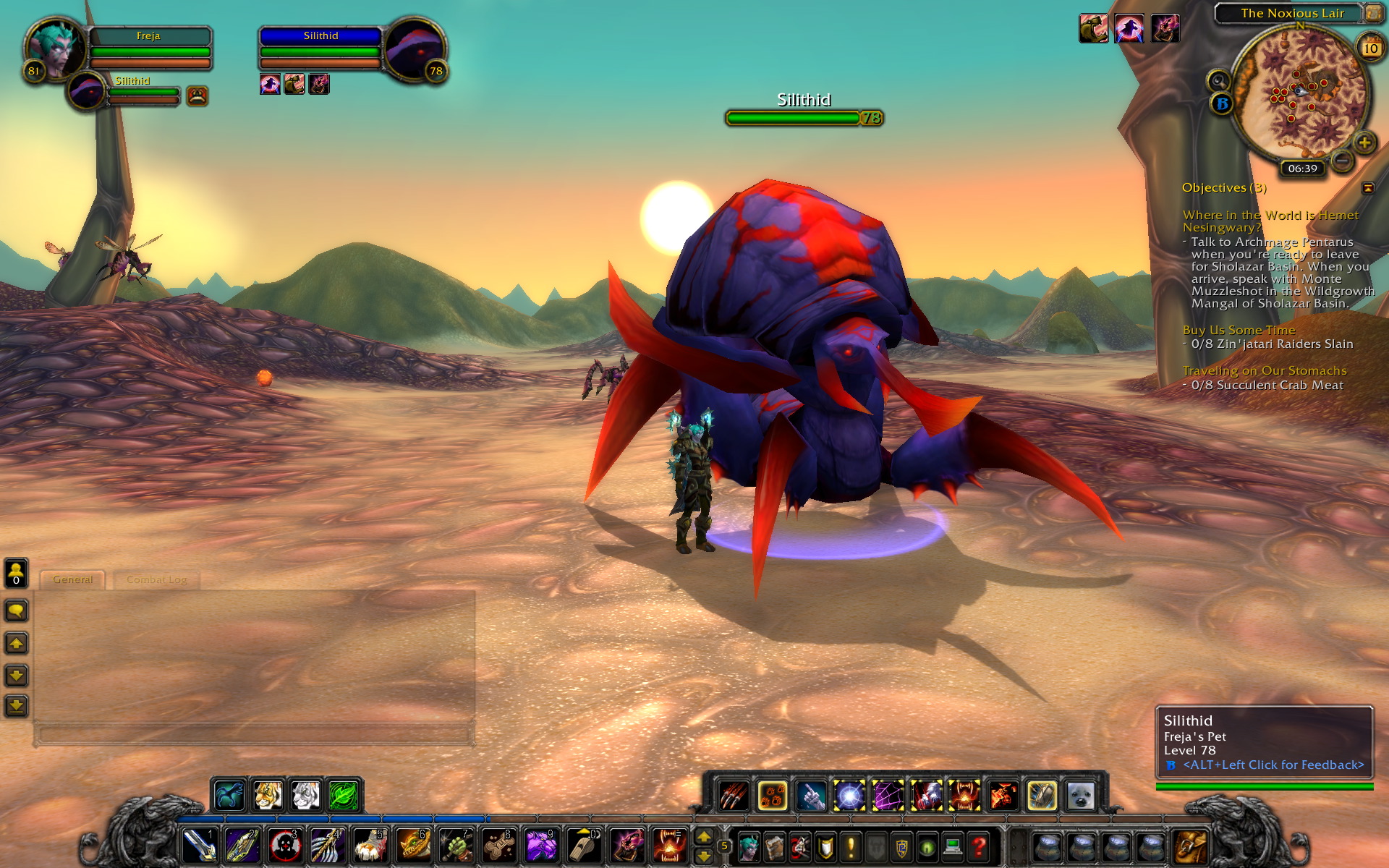Viewport: 1389px width, 868px height.
Task: Open the character info micro button
Action: pyautogui.click(x=749, y=846)
